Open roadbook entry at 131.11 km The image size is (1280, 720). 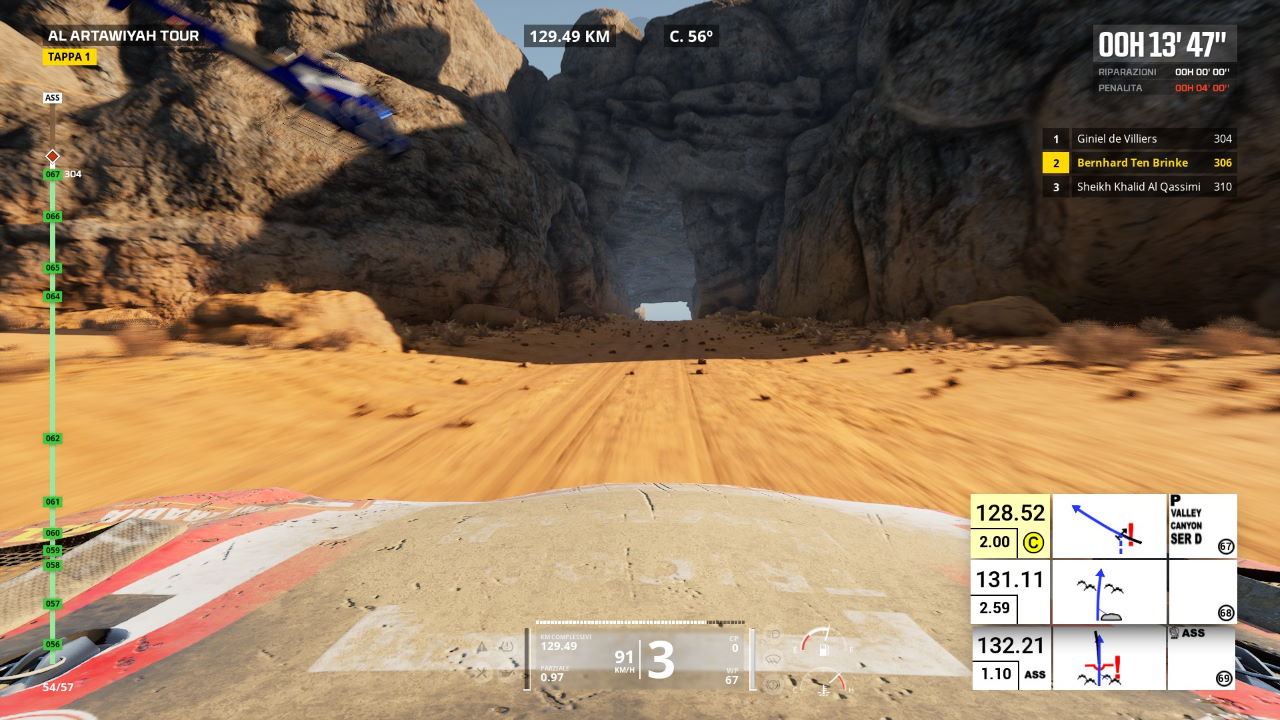pos(1010,580)
